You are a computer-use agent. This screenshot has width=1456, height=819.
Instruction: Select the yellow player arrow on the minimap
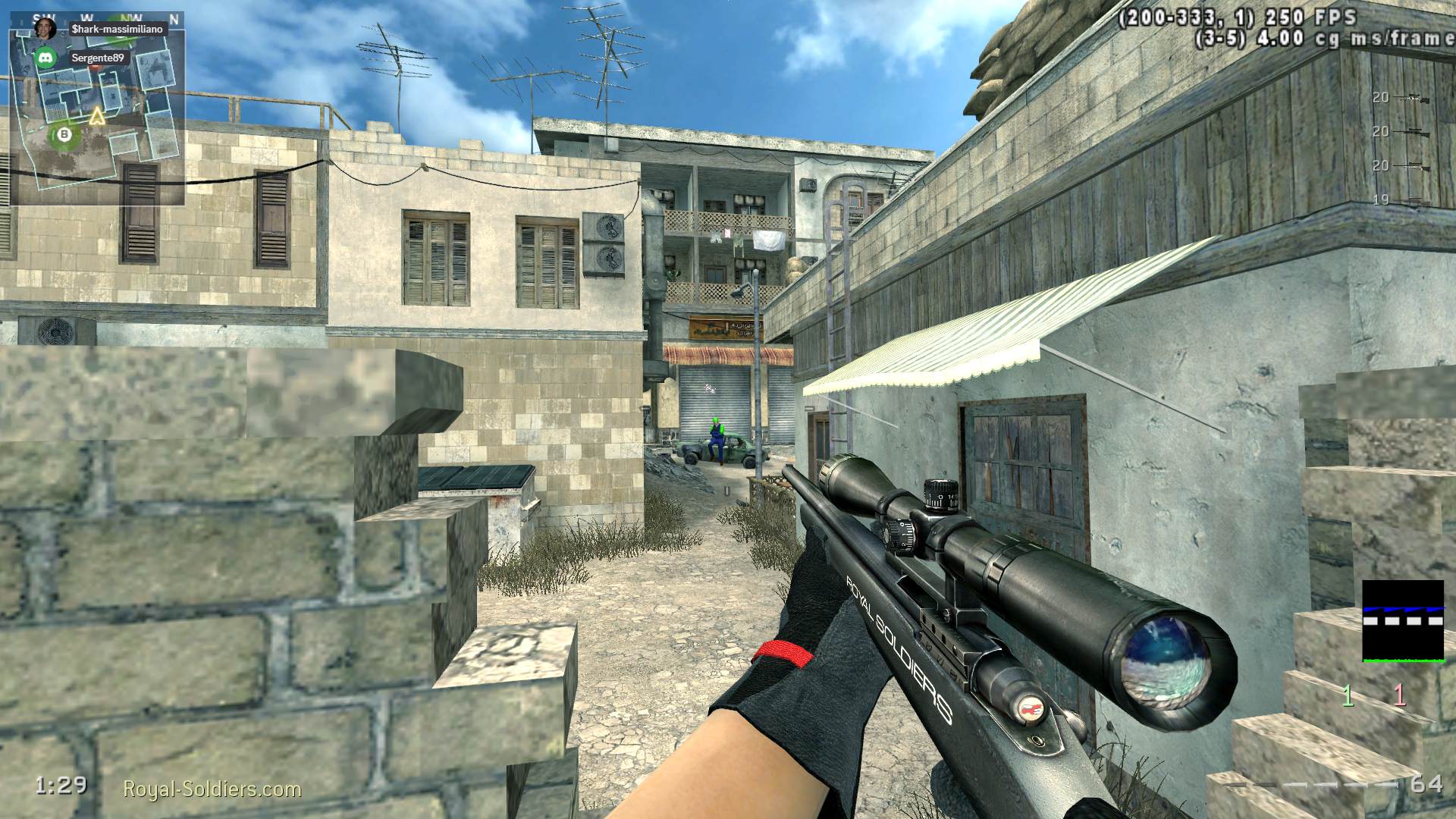96,115
